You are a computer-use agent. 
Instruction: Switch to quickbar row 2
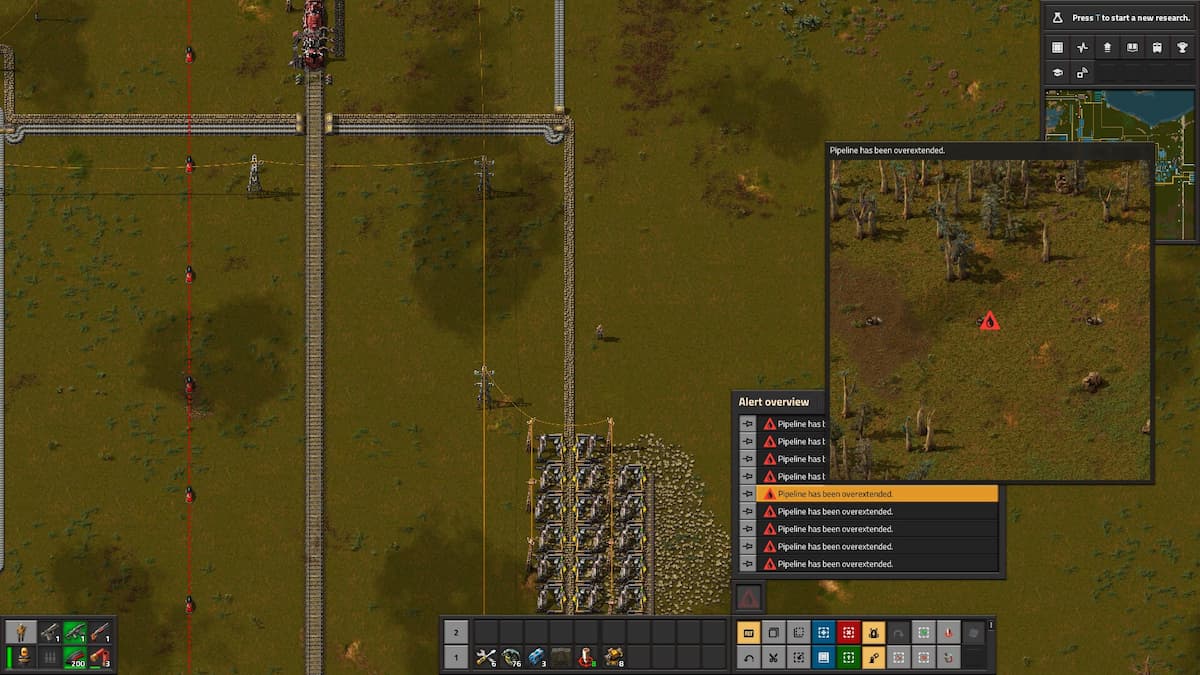tap(455, 632)
